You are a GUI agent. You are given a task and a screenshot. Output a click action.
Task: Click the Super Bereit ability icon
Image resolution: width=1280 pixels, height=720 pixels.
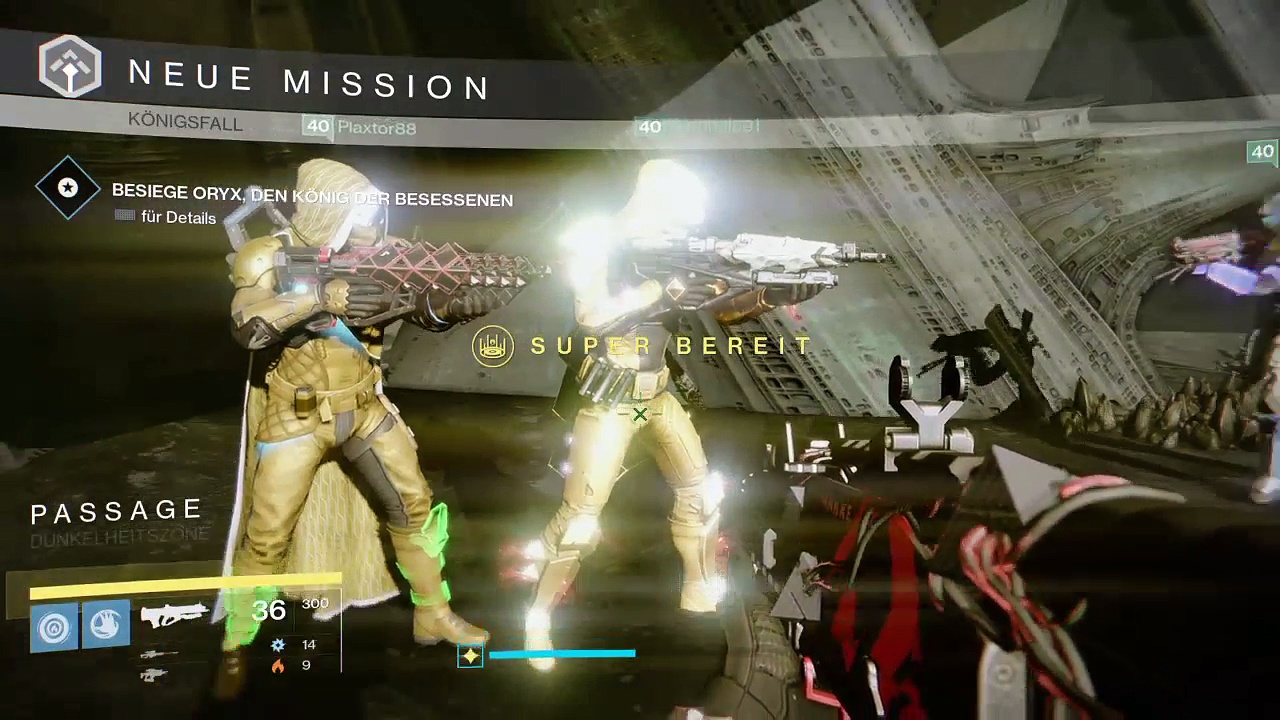point(493,347)
